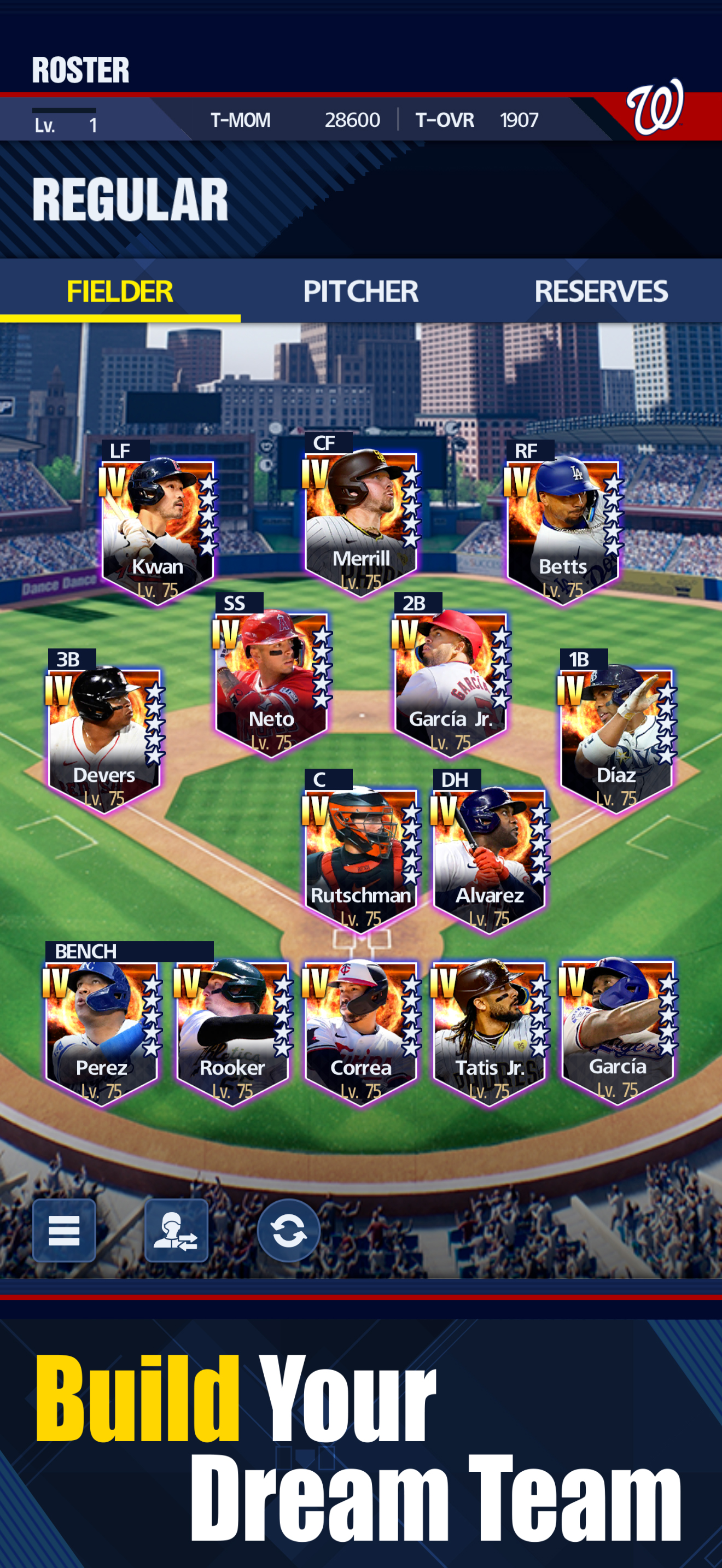
Task: Select the player substitution icon
Action: [176, 1231]
